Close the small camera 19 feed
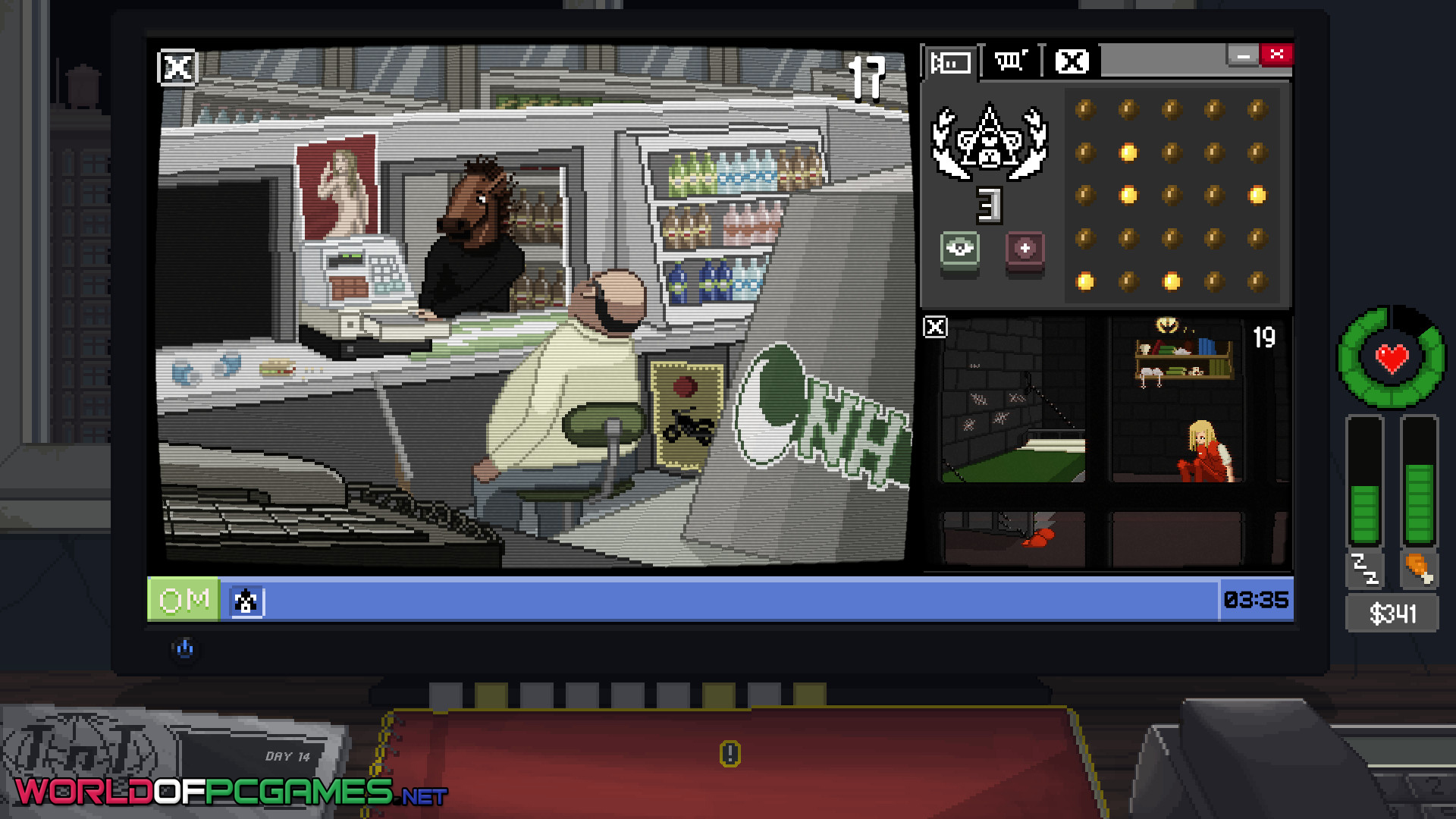Image resolution: width=1456 pixels, height=819 pixels. click(935, 327)
